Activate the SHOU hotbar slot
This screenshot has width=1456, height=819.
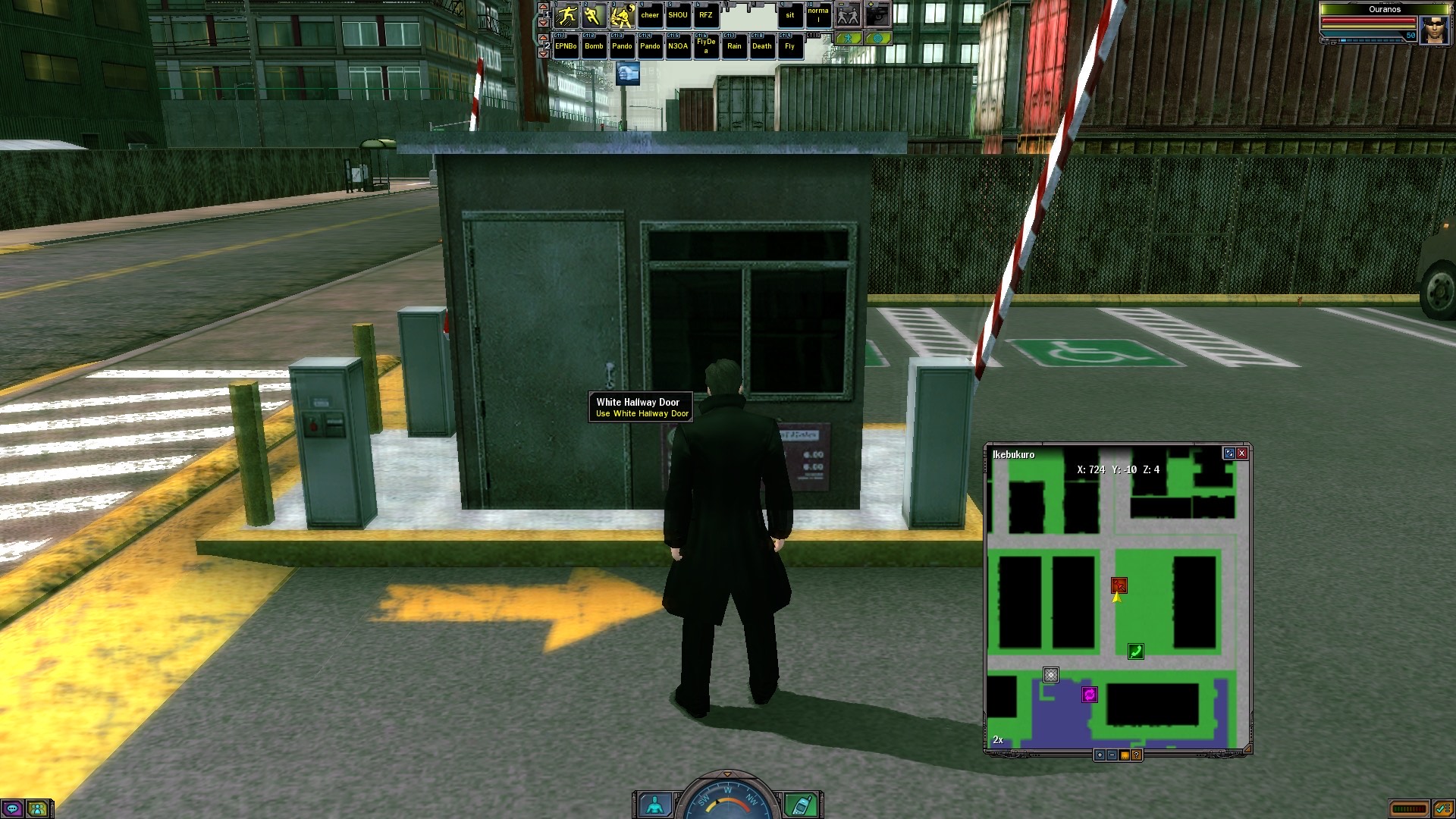[678, 16]
